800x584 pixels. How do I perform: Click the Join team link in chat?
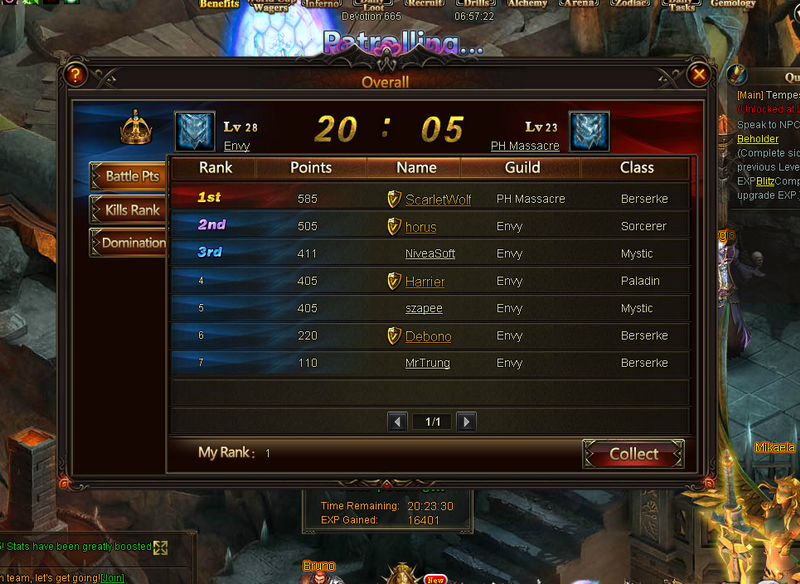point(112,578)
